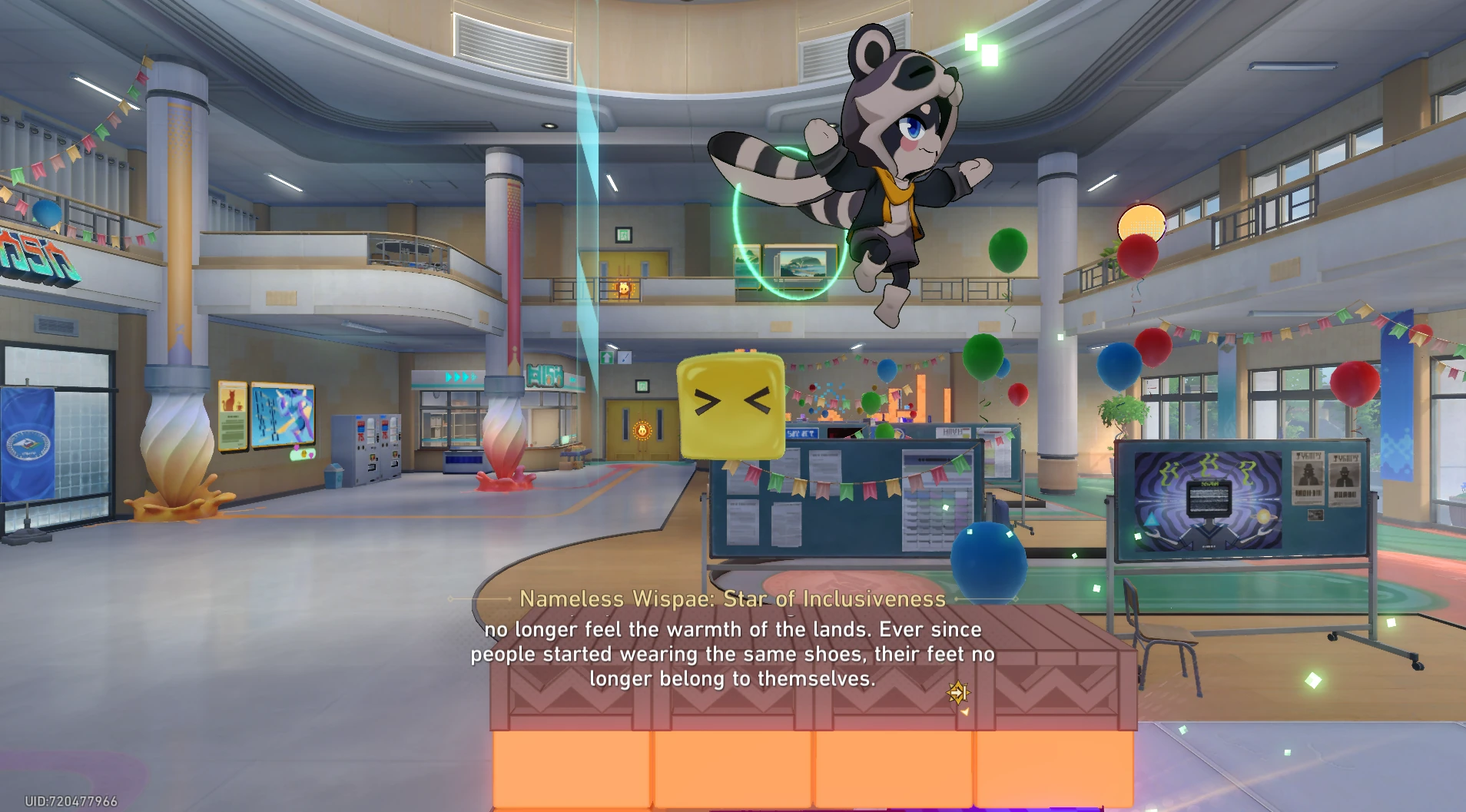This screenshot has width=1466, height=812.
Task: Advance the dialogue with the golden arrow icon
Action: pyautogui.click(x=957, y=693)
